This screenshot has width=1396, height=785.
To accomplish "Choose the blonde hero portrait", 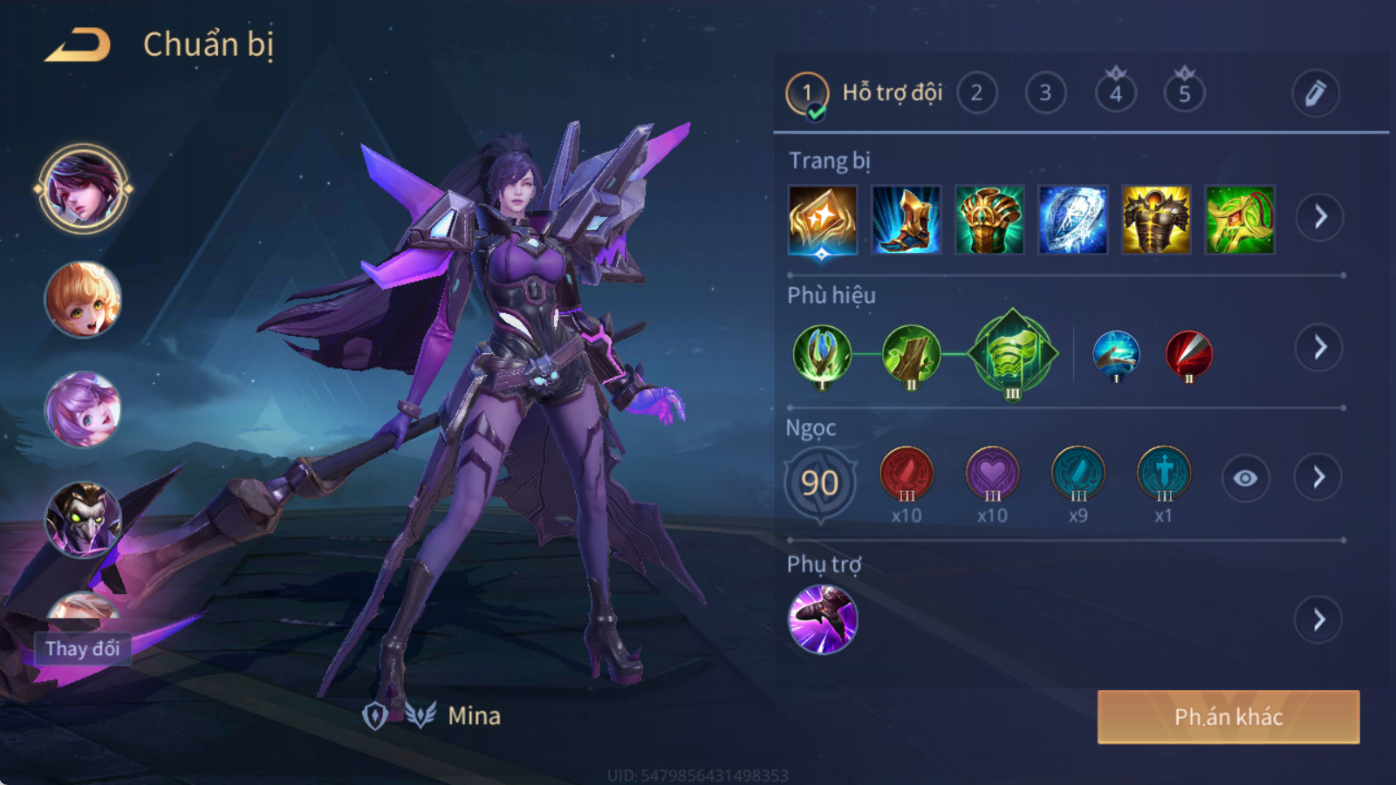I will pyautogui.click(x=83, y=299).
